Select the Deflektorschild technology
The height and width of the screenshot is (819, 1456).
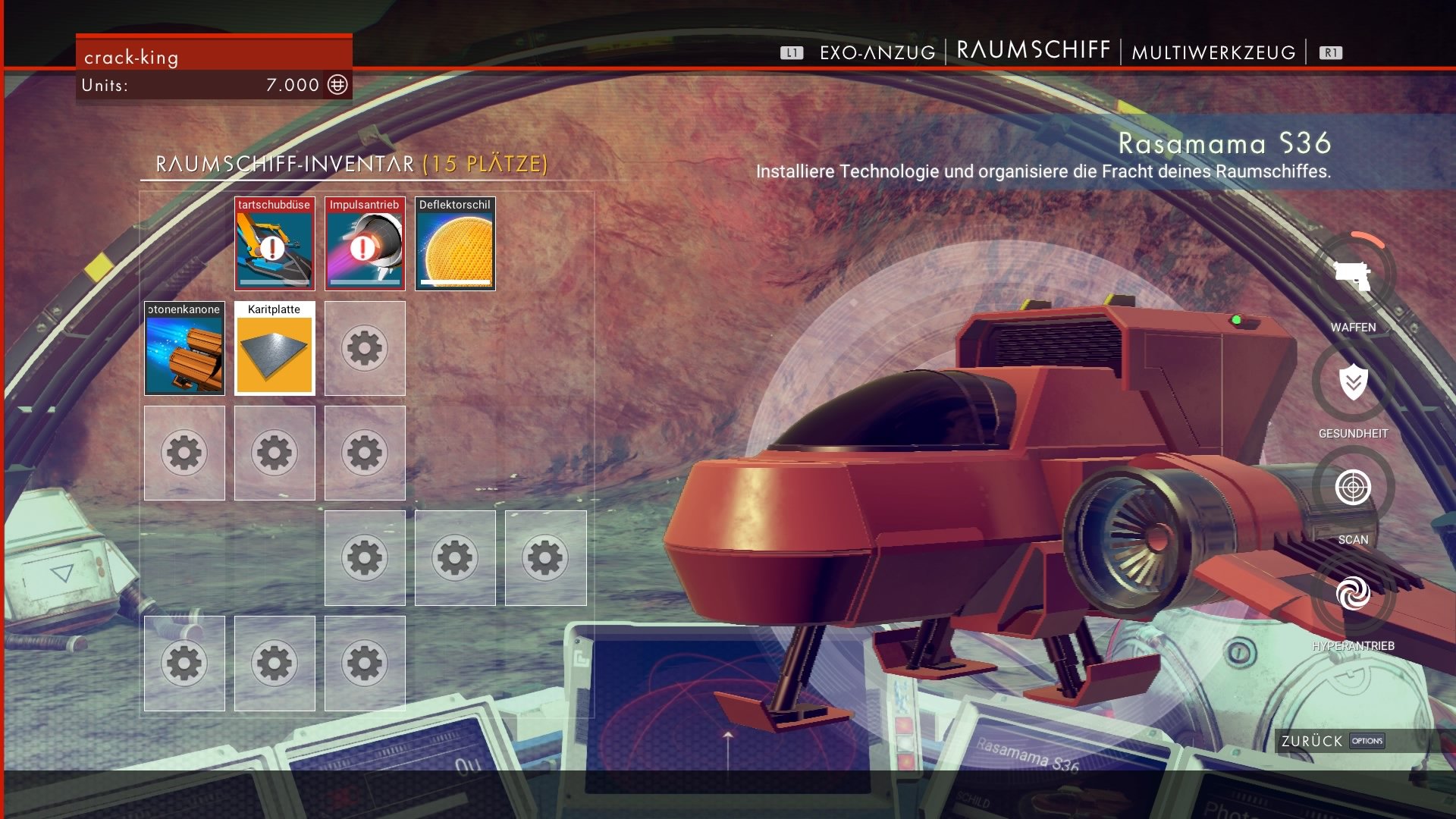point(455,244)
